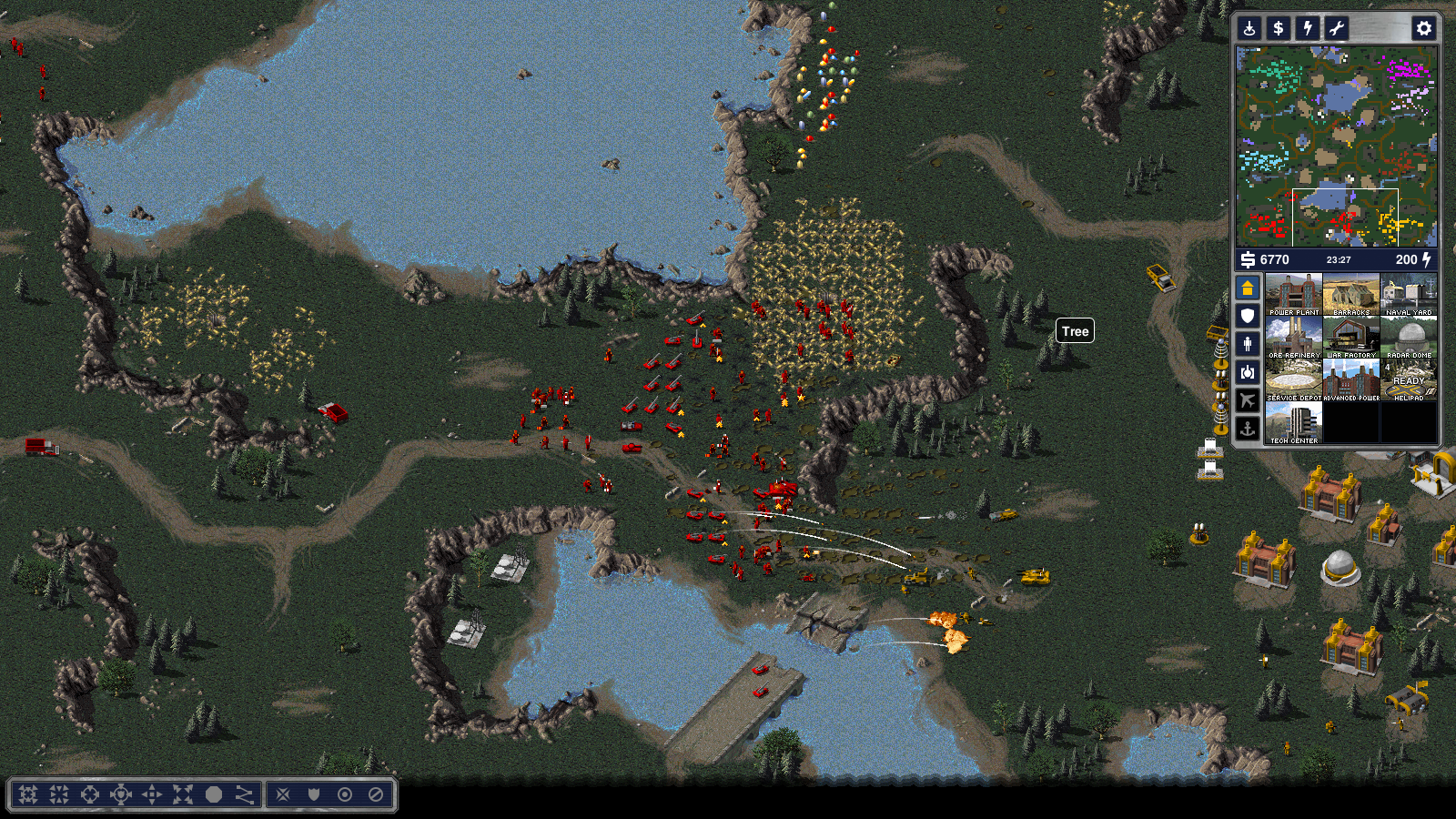Queue an Advanced Power plant
Image resolution: width=1456 pixels, height=819 pixels.
[1351, 379]
